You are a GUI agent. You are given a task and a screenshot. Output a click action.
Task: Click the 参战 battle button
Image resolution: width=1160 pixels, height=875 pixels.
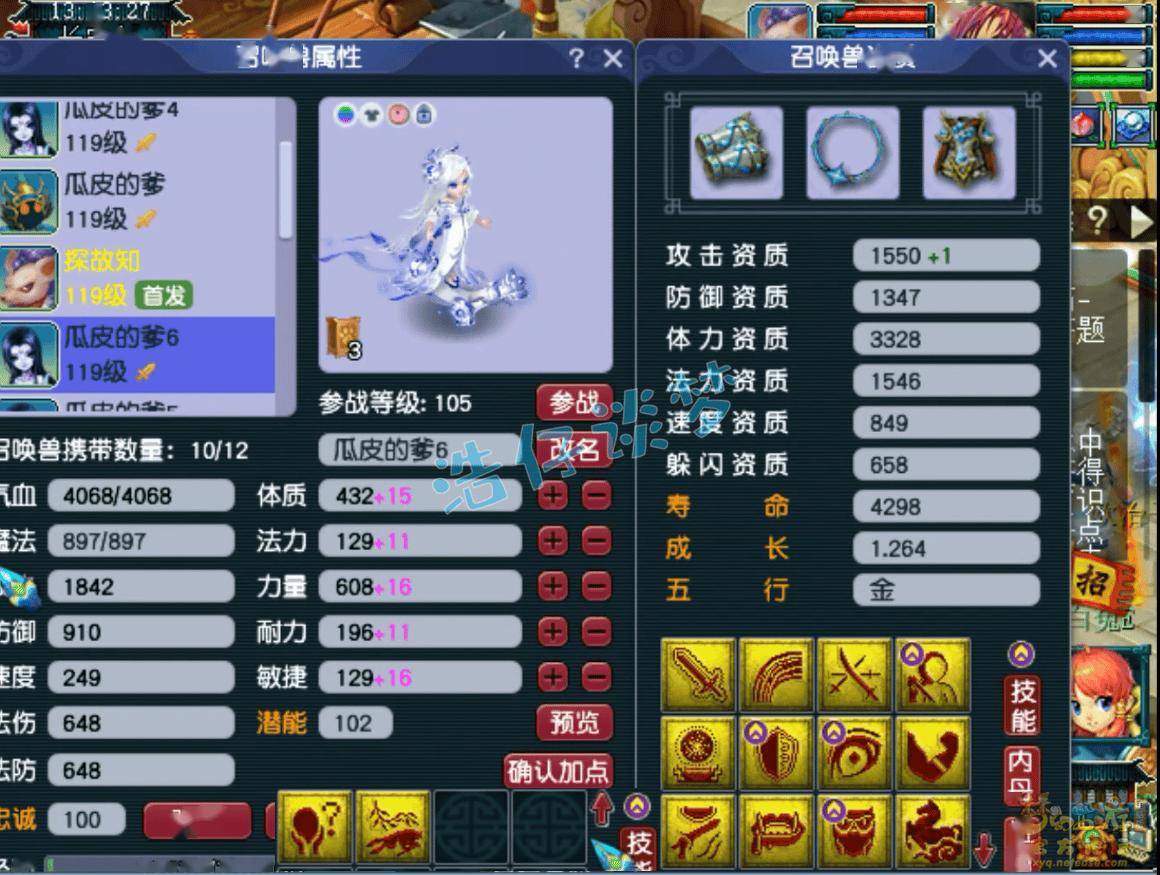tap(574, 403)
